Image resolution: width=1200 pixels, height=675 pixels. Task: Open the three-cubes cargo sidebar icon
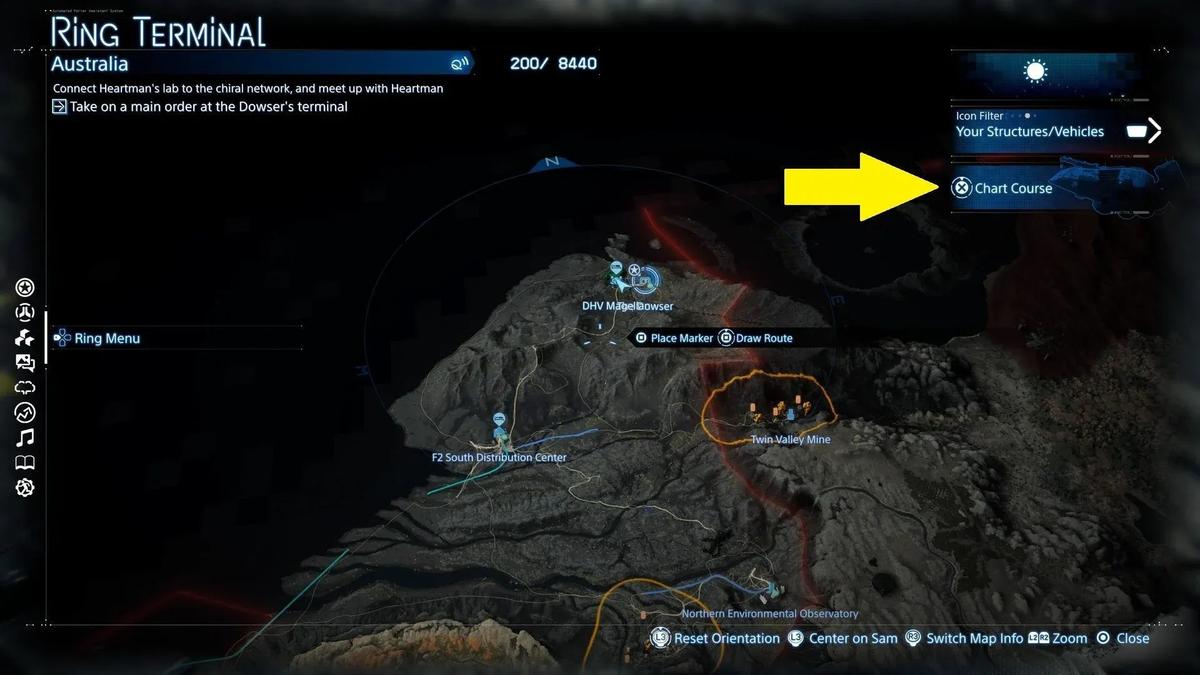coord(25,338)
